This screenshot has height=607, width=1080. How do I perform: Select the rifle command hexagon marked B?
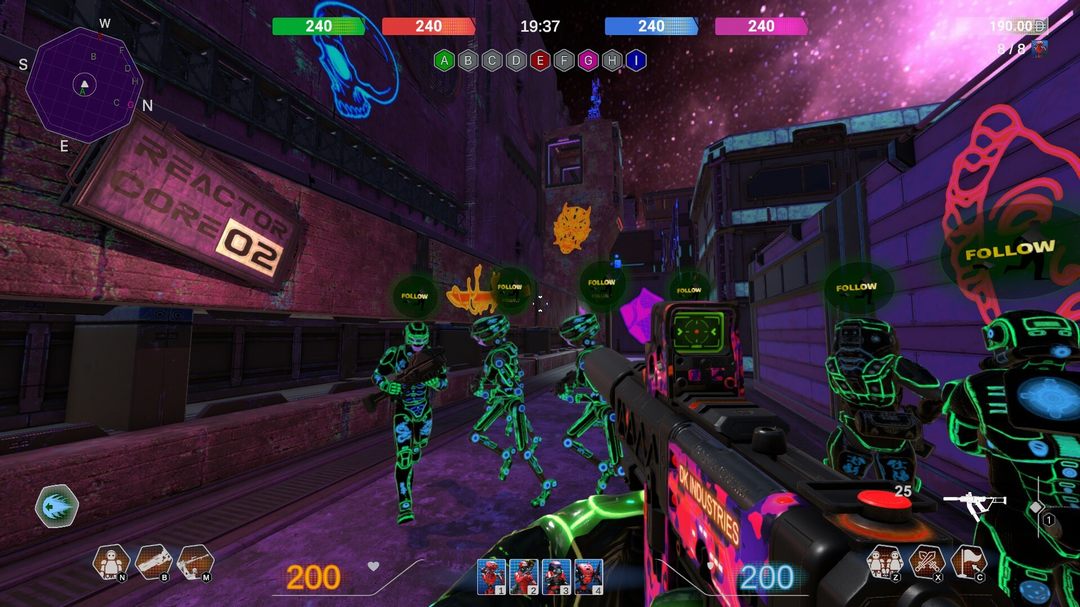153,562
